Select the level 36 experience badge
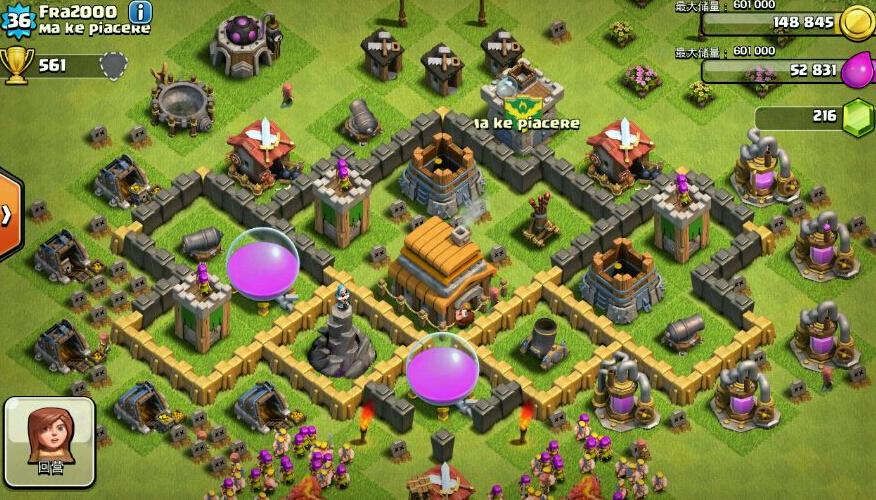This screenshot has width=876, height=500. pos(19,18)
